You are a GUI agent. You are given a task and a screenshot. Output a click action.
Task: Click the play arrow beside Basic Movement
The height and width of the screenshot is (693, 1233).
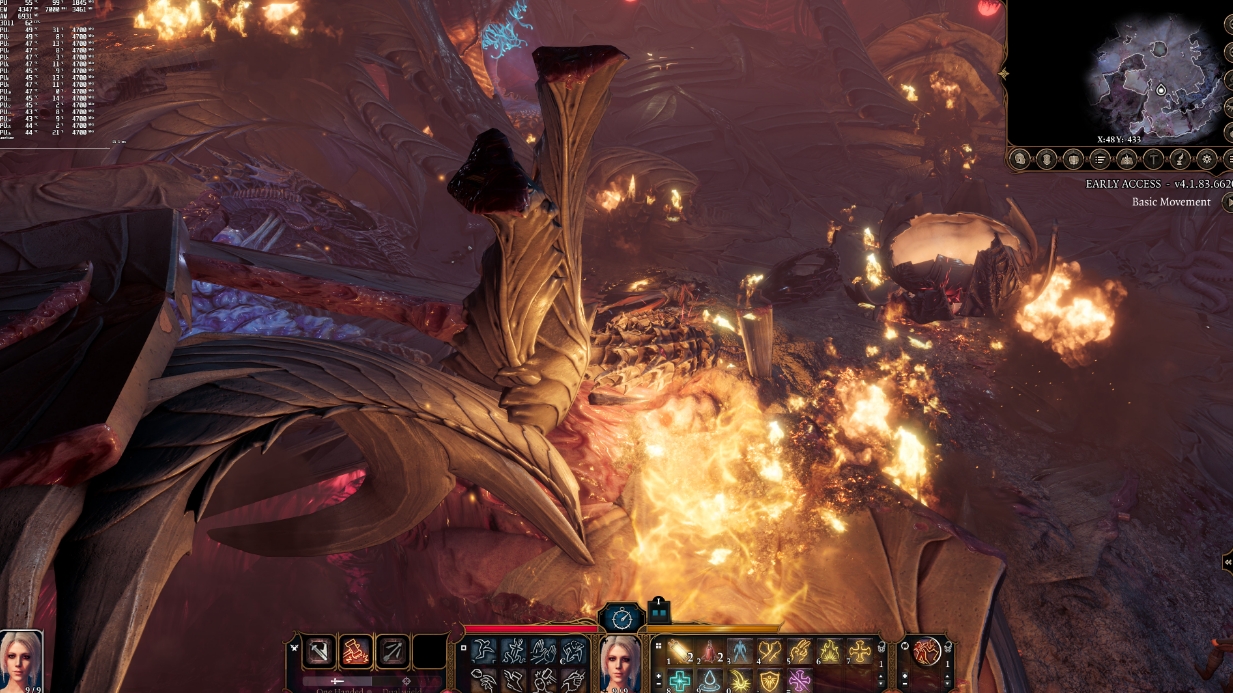pyautogui.click(x=1227, y=202)
